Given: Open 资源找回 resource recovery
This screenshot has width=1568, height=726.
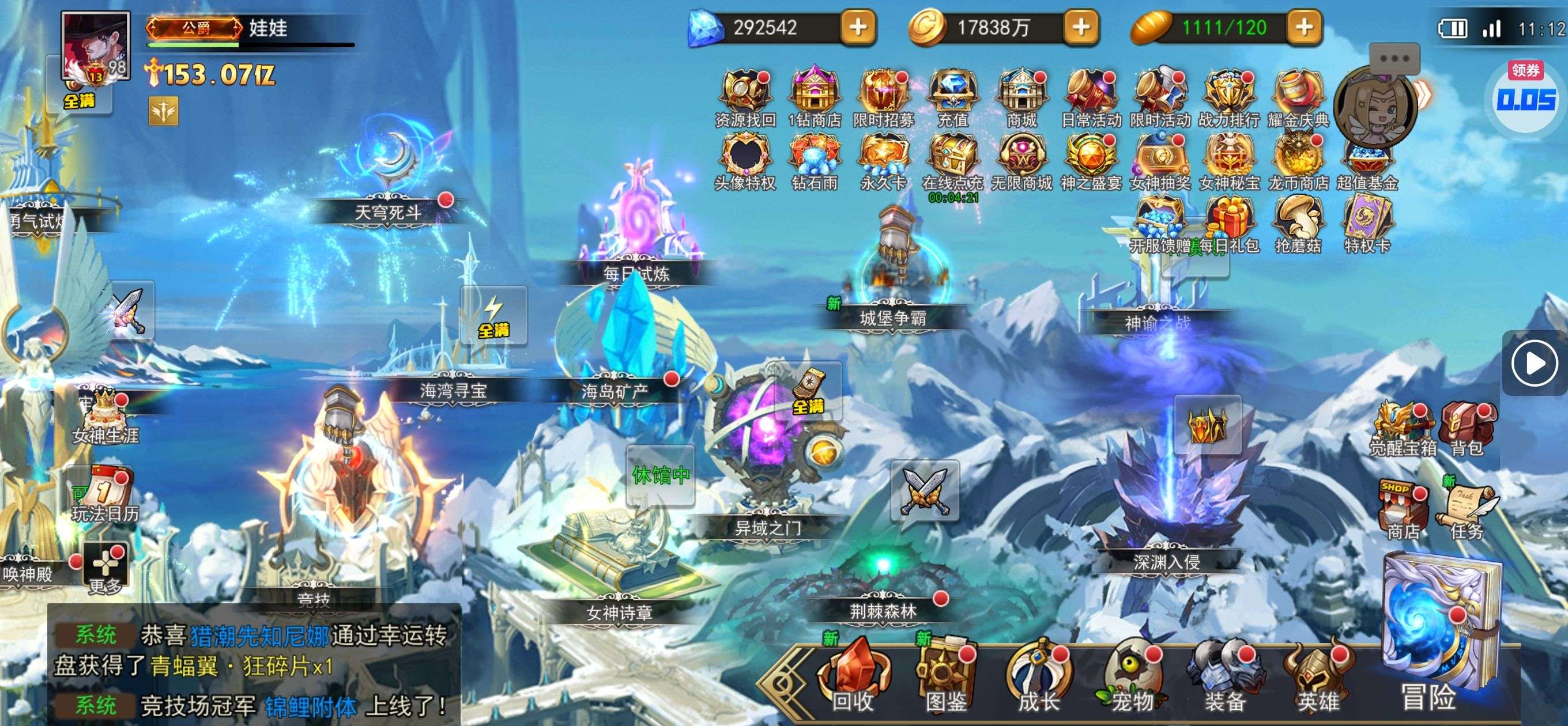Looking at the screenshot, I should (745, 97).
